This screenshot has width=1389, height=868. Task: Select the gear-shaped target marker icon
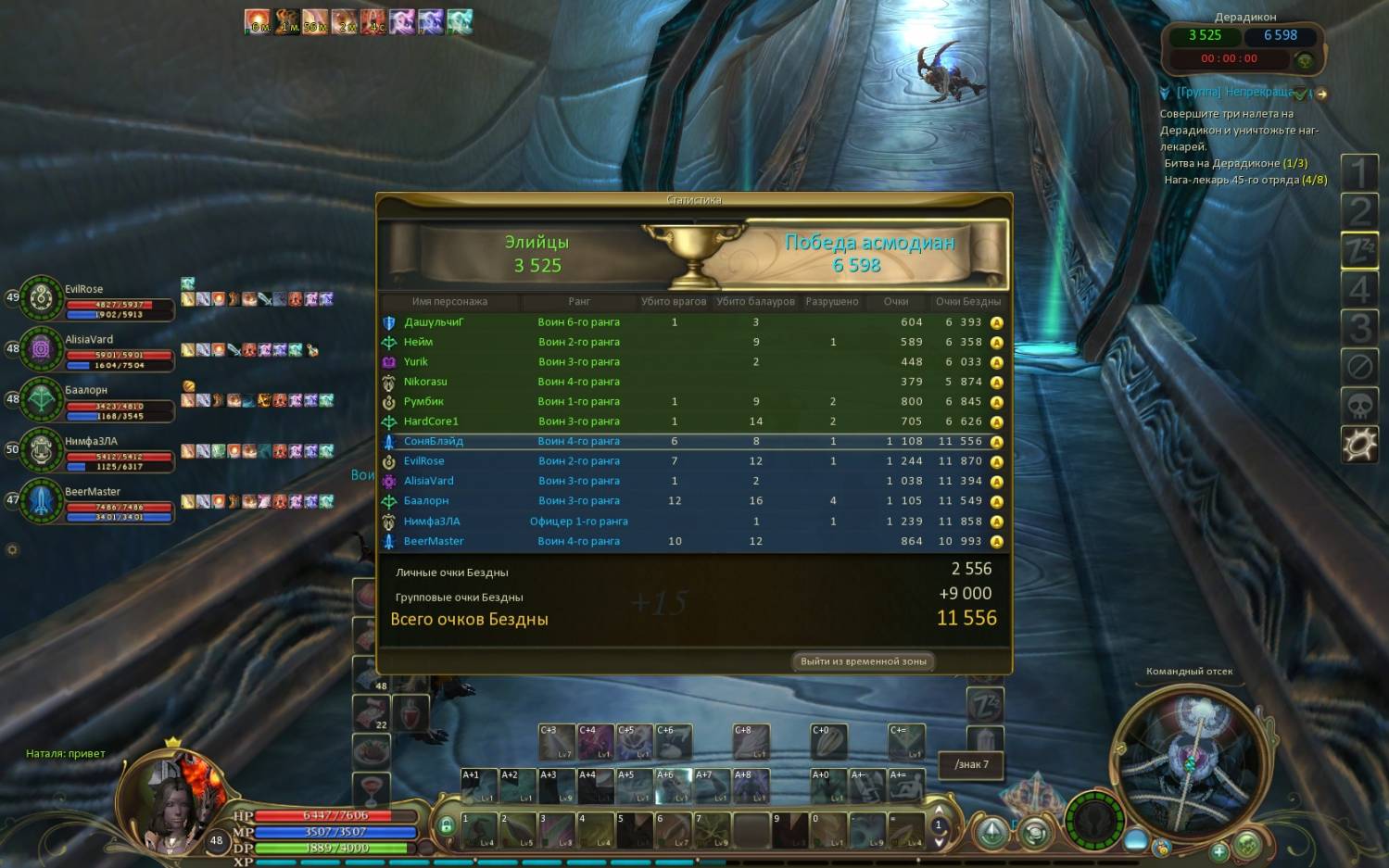1359,446
